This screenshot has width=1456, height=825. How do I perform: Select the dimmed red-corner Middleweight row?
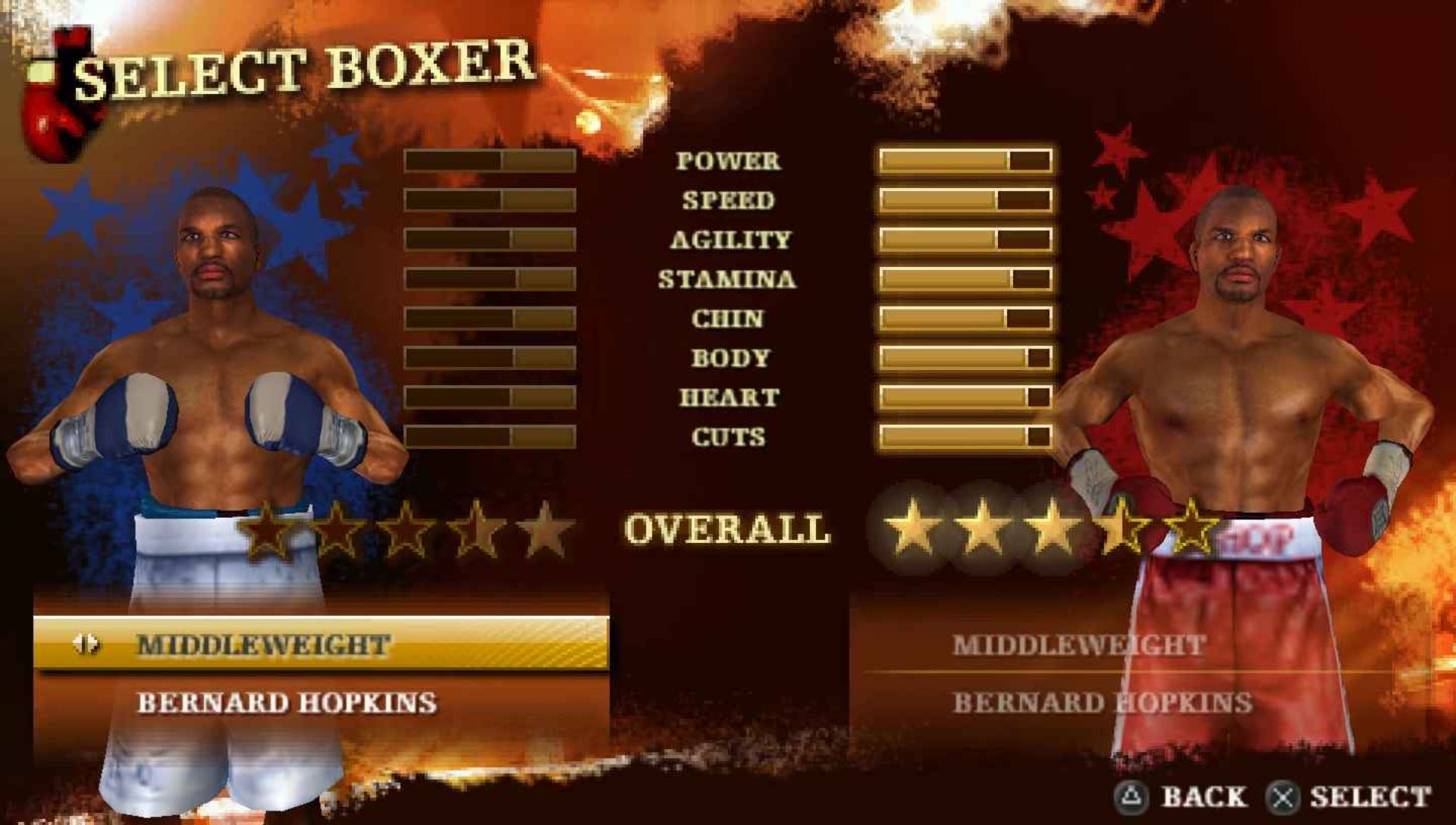click(x=1078, y=645)
